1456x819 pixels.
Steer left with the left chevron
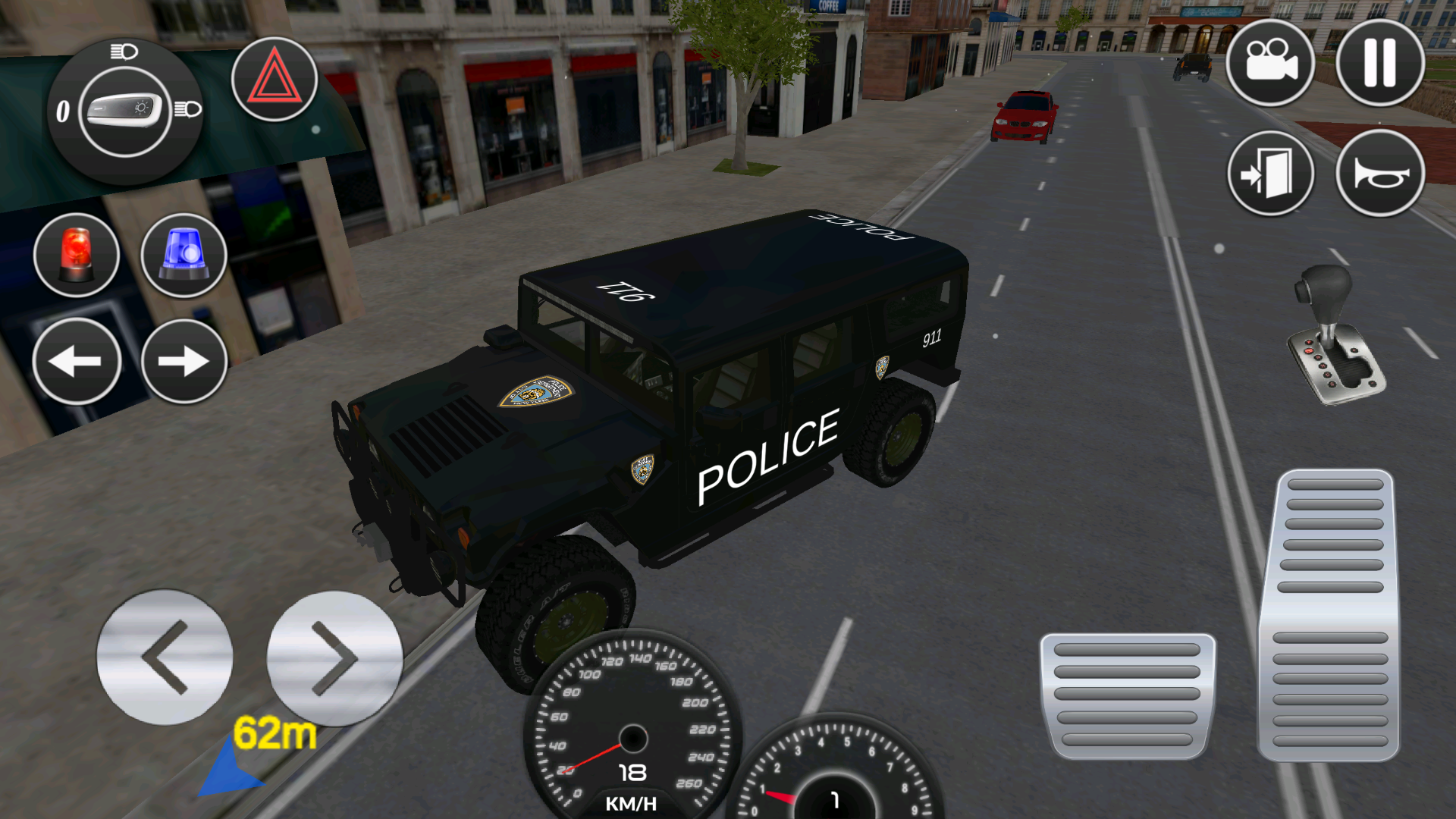(165, 658)
